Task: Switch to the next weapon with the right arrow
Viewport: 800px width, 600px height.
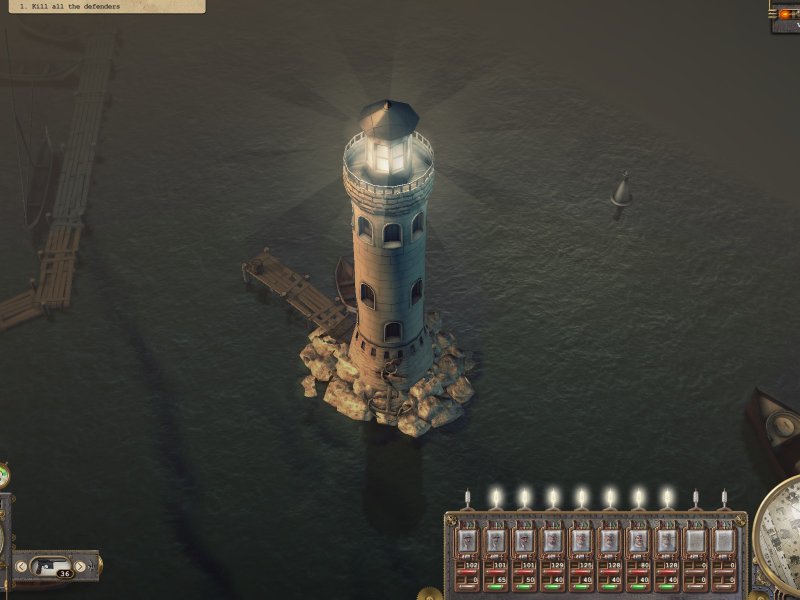Action: pyautogui.click(x=81, y=566)
